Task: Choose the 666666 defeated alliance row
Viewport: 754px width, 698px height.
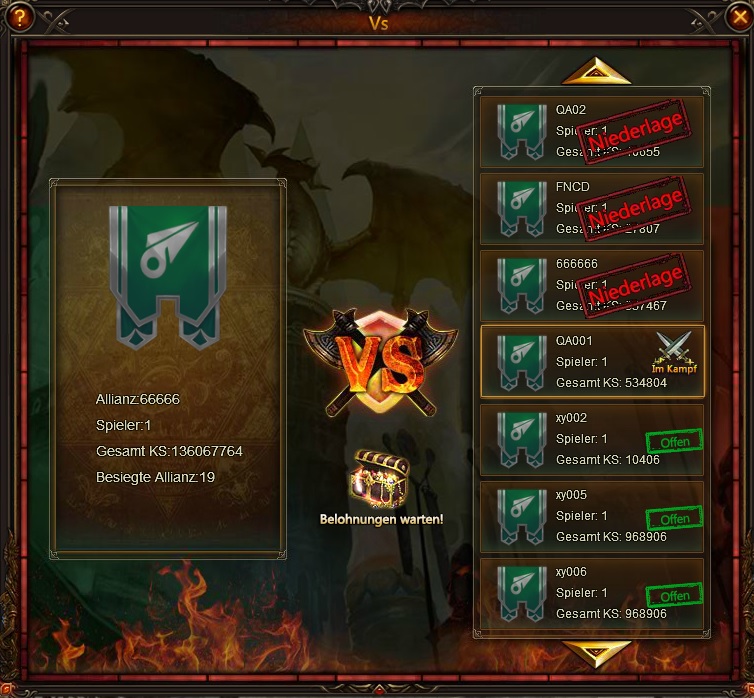Action: click(592, 285)
